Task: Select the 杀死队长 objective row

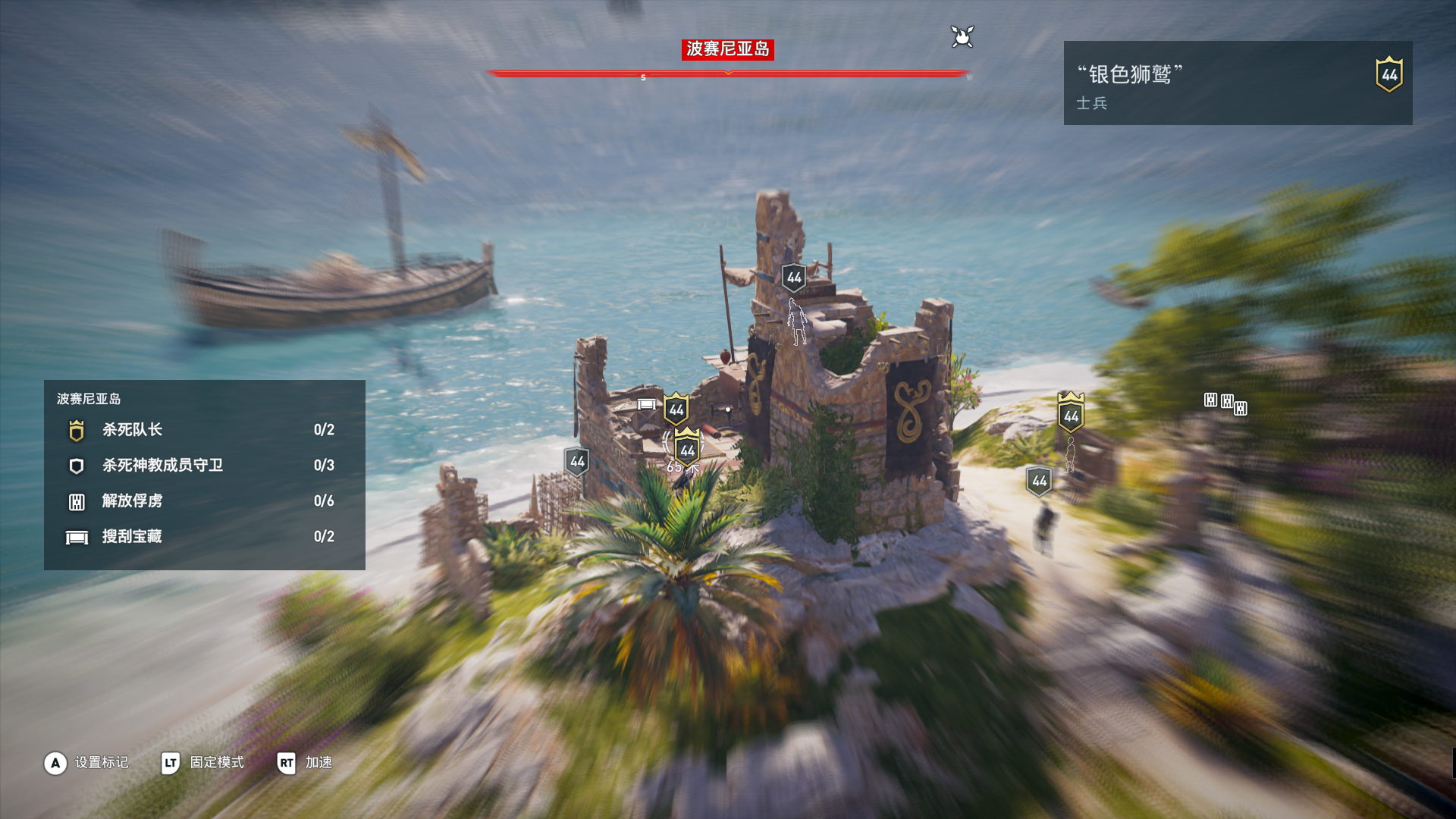Action: coord(203,430)
